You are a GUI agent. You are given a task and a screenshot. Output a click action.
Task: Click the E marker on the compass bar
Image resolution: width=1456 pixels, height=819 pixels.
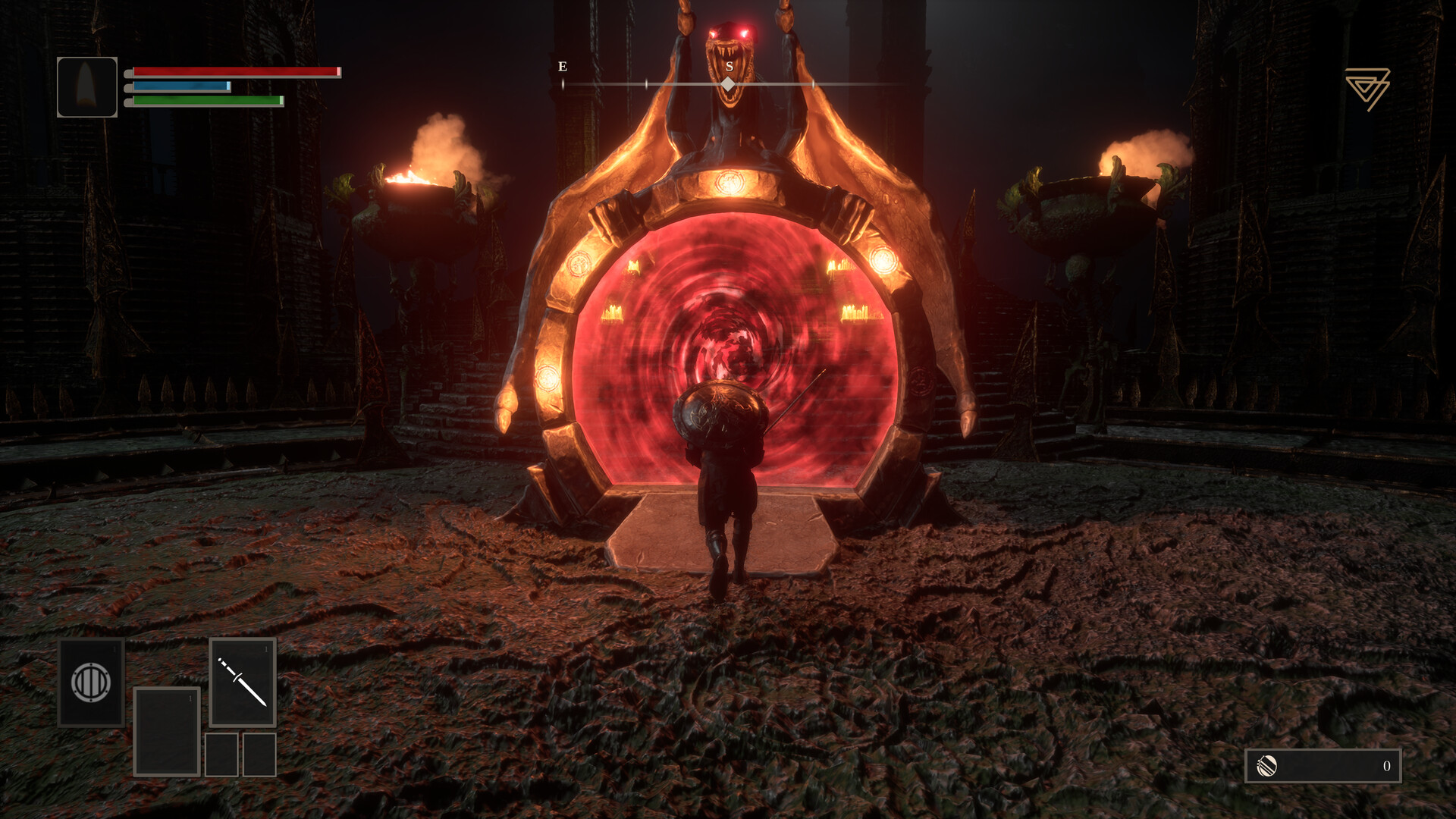coord(562,66)
